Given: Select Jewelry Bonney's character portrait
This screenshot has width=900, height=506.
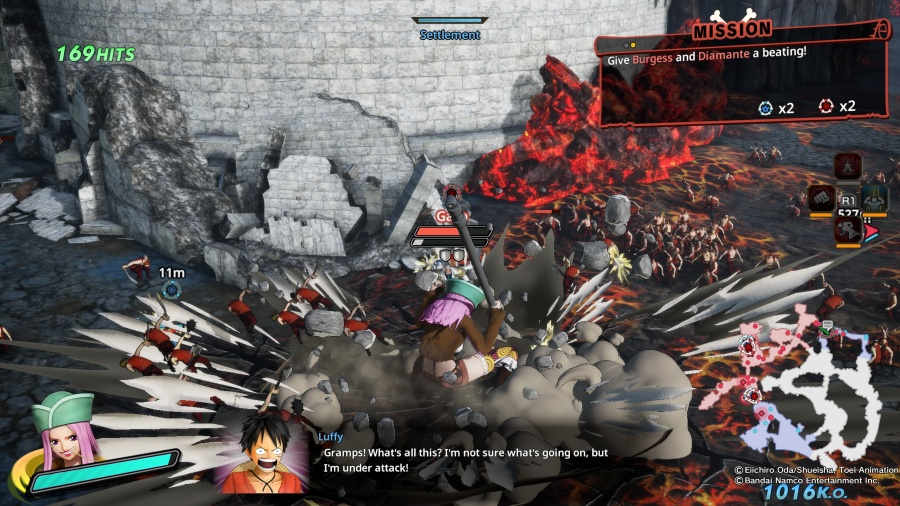Looking at the screenshot, I should tap(62, 428).
